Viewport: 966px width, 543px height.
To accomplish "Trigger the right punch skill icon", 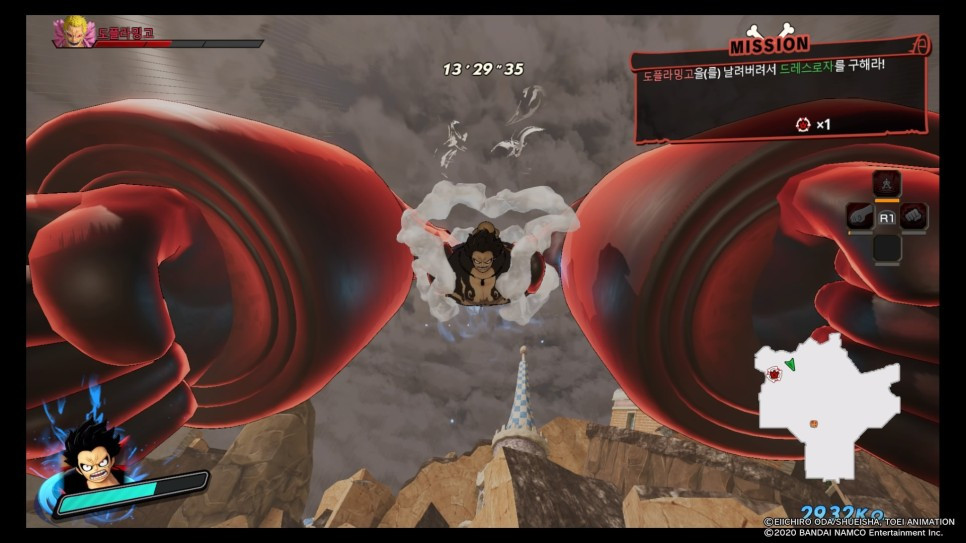I will coord(914,216).
